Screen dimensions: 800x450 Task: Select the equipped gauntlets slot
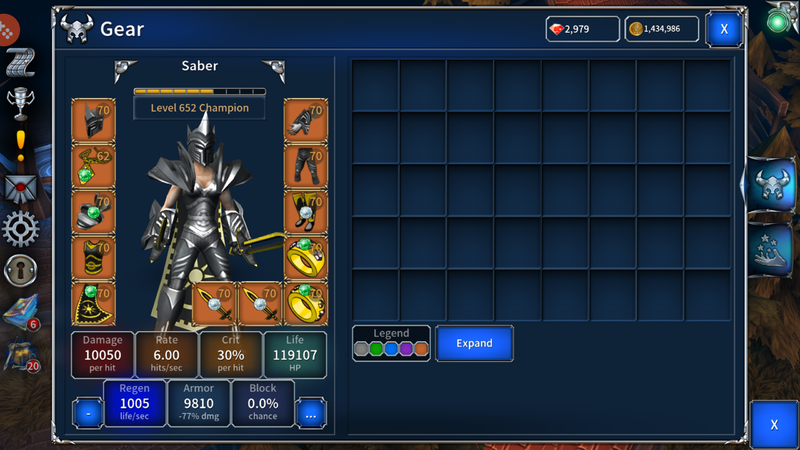[x=306, y=120]
